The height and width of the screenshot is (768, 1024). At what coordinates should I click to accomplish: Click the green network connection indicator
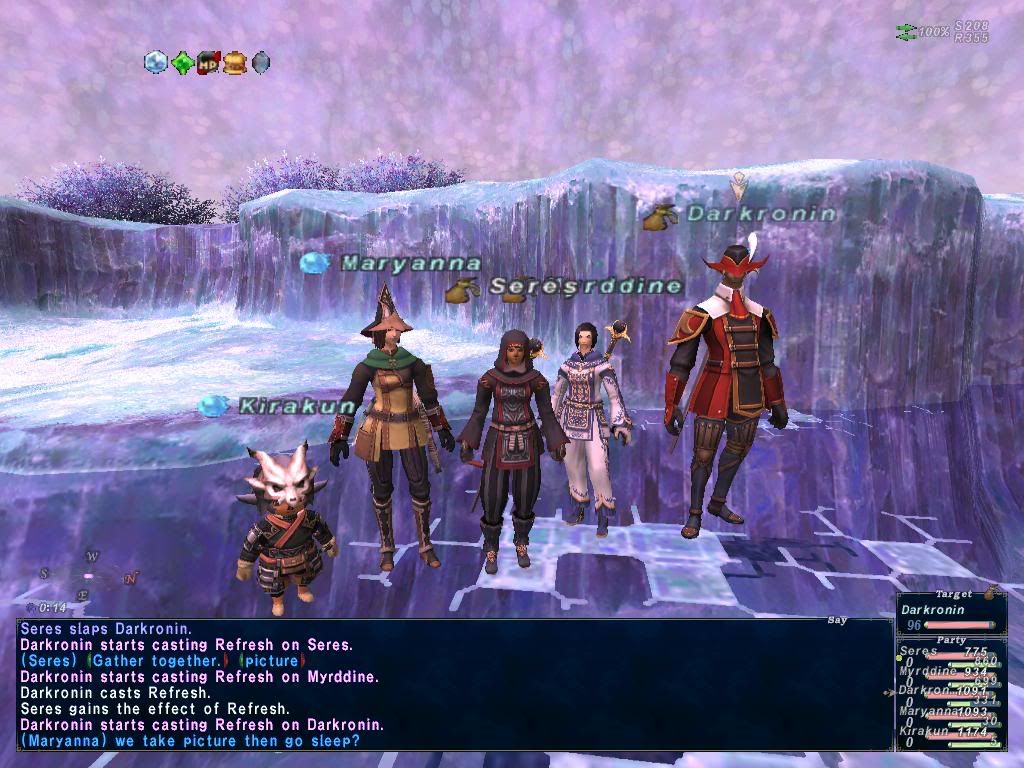(x=905, y=32)
